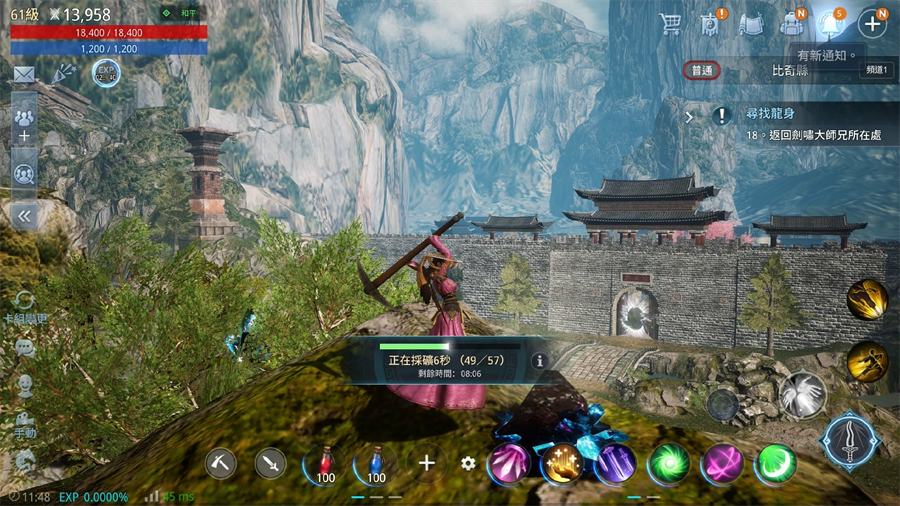Open the scroll map icon

751,24
